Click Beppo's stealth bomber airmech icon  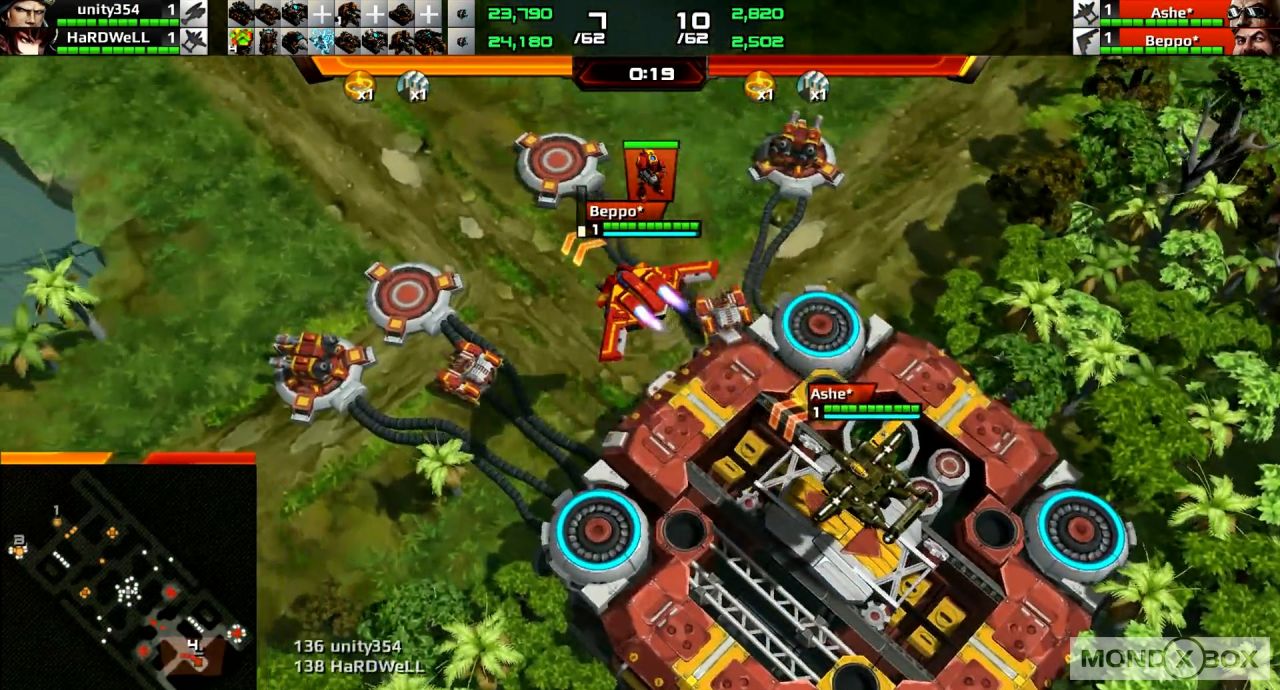click(1086, 41)
